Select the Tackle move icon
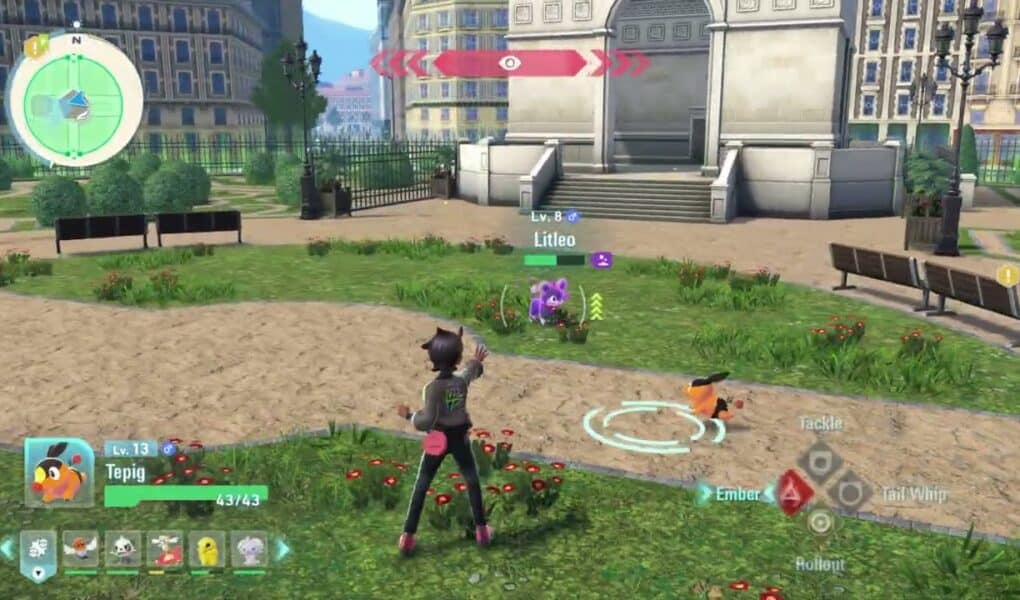The image size is (1020, 600). coord(820,460)
